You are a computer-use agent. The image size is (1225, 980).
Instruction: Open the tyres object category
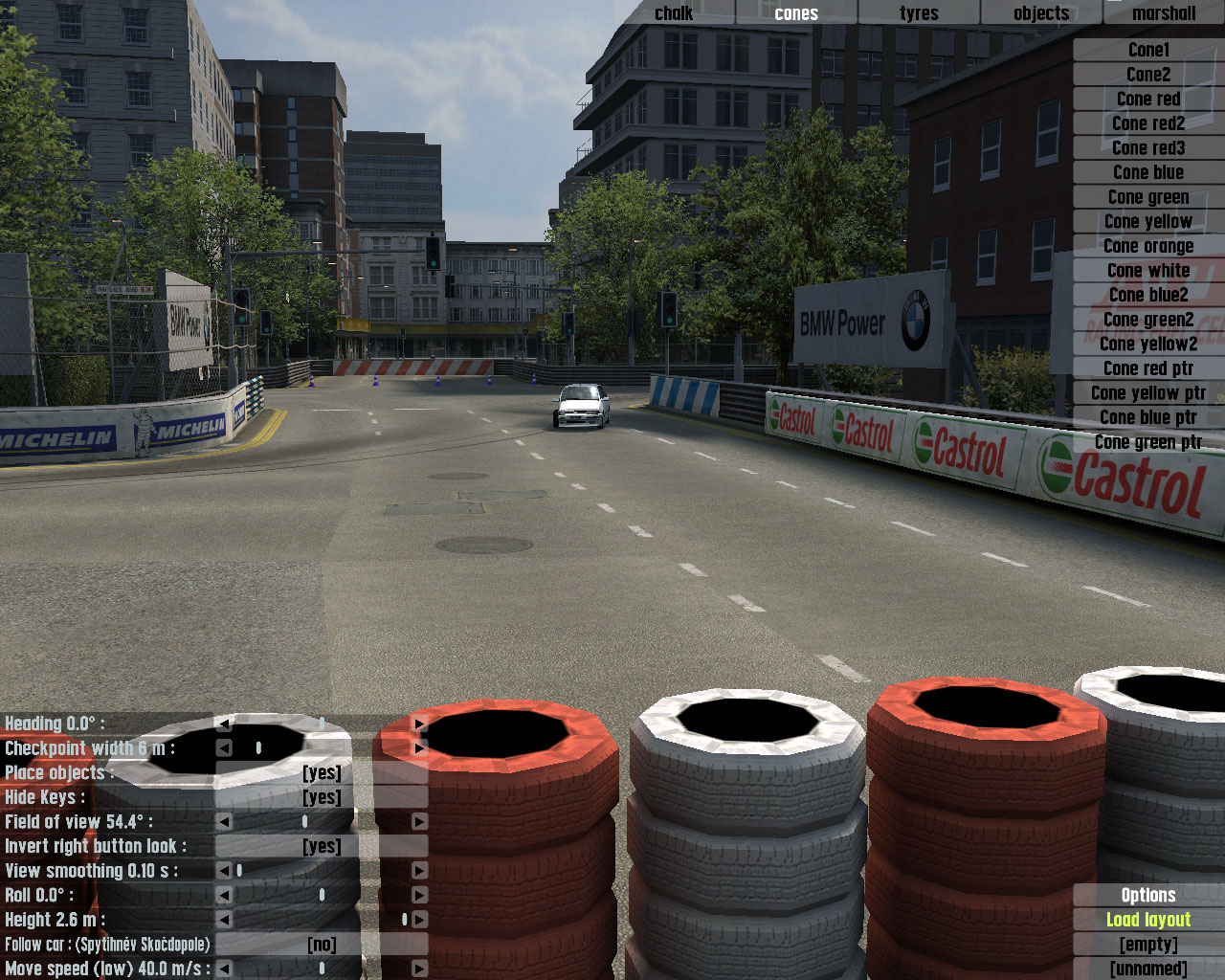click(919, 13)
